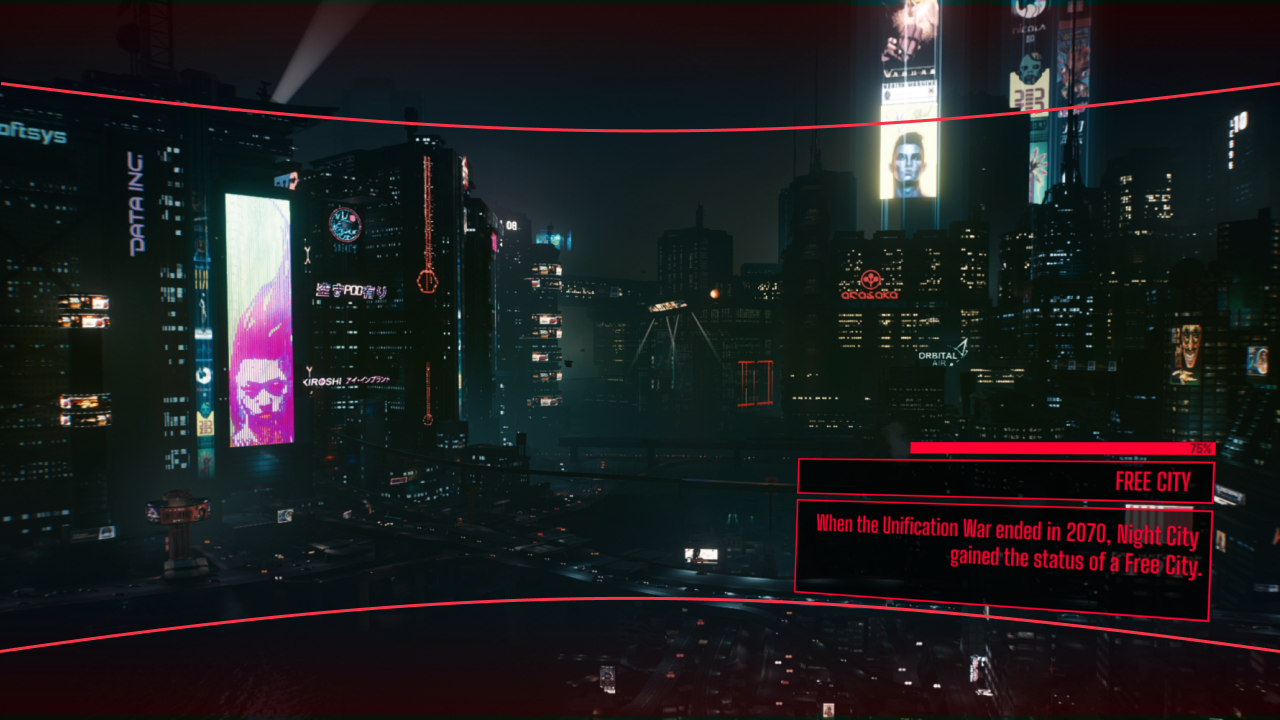The height and width of the screenshot is (720, 1280).
Task: Click the DATA INC vertical sign
Action: point(137,200)
